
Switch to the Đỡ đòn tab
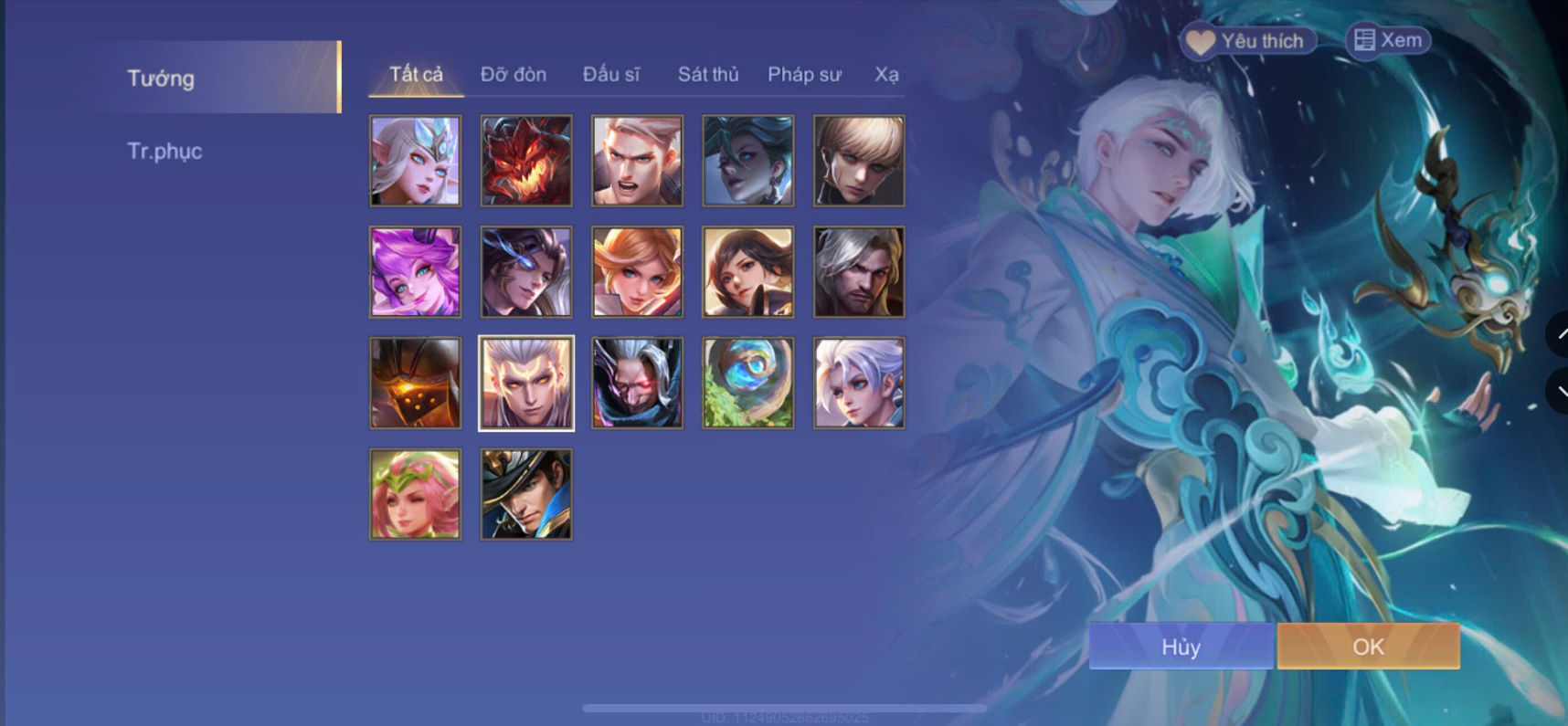pos(514,74)
